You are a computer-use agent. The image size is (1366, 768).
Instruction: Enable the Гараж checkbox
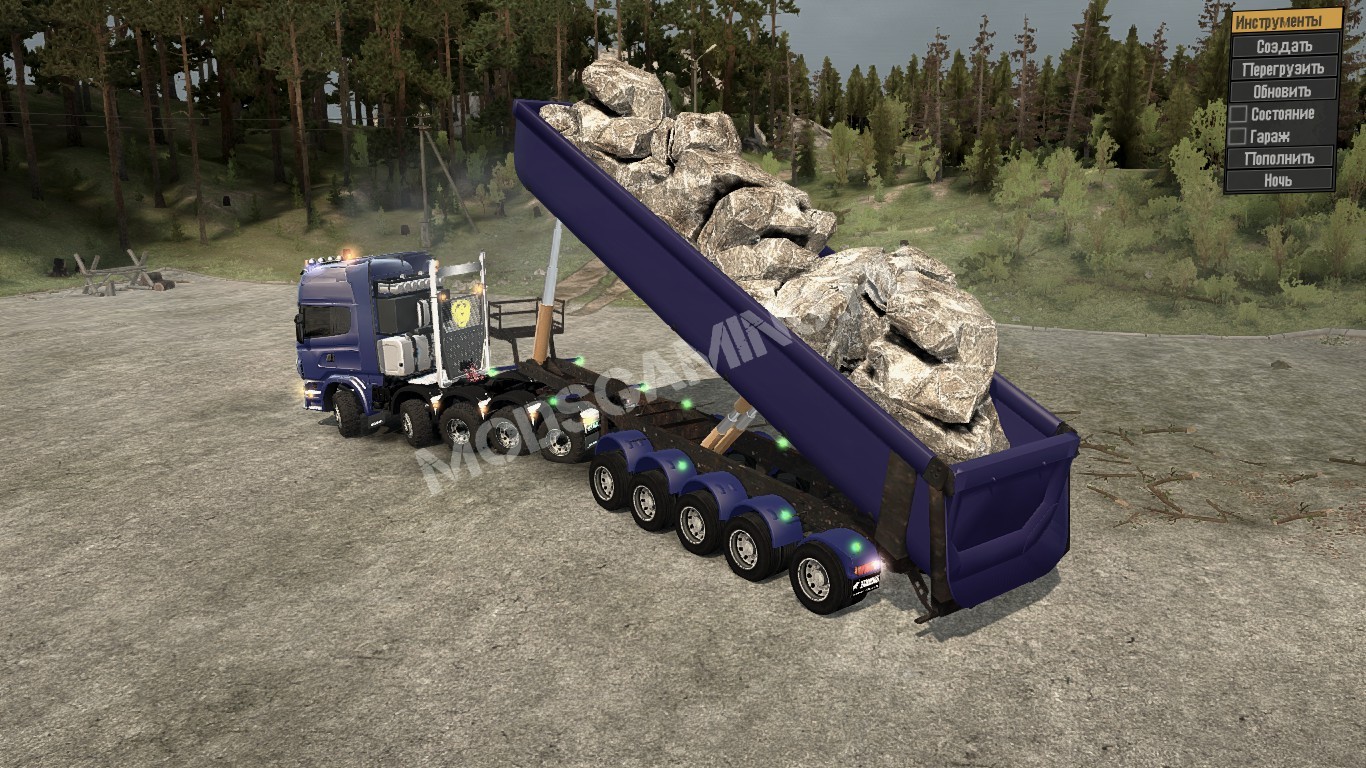1238,136
